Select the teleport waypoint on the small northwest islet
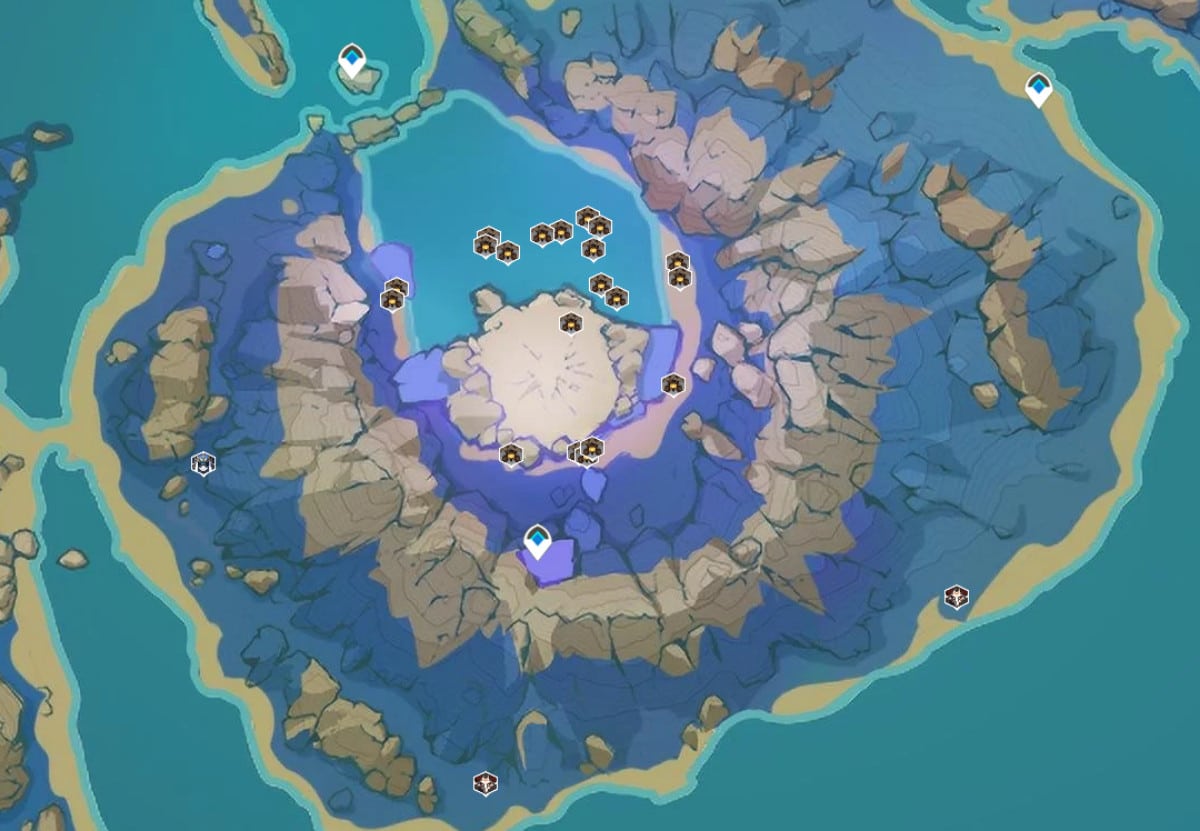Screen dimensions: 1200x831 click(x=351, y=60)
